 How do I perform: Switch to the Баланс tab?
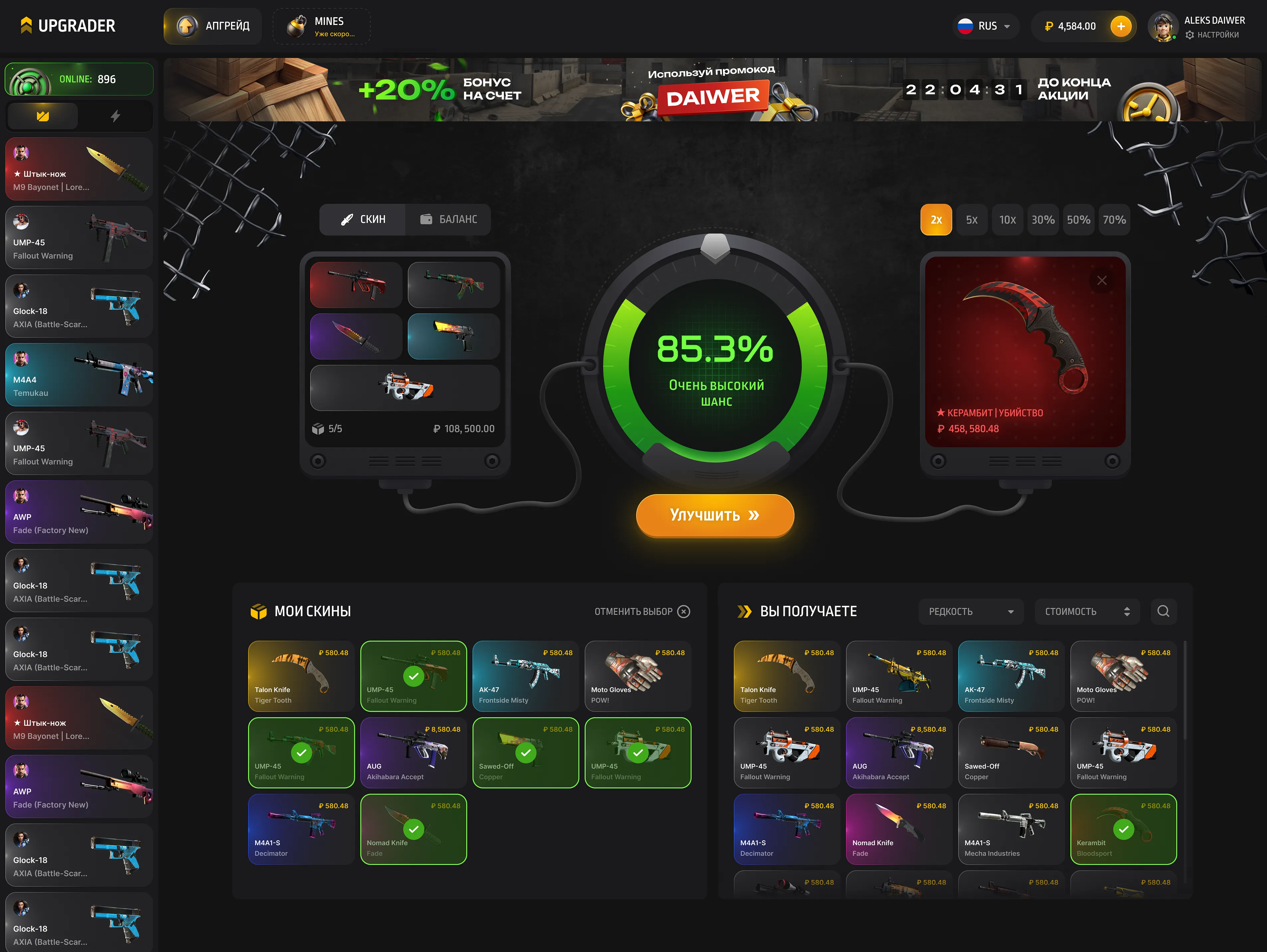pos(449,219)
